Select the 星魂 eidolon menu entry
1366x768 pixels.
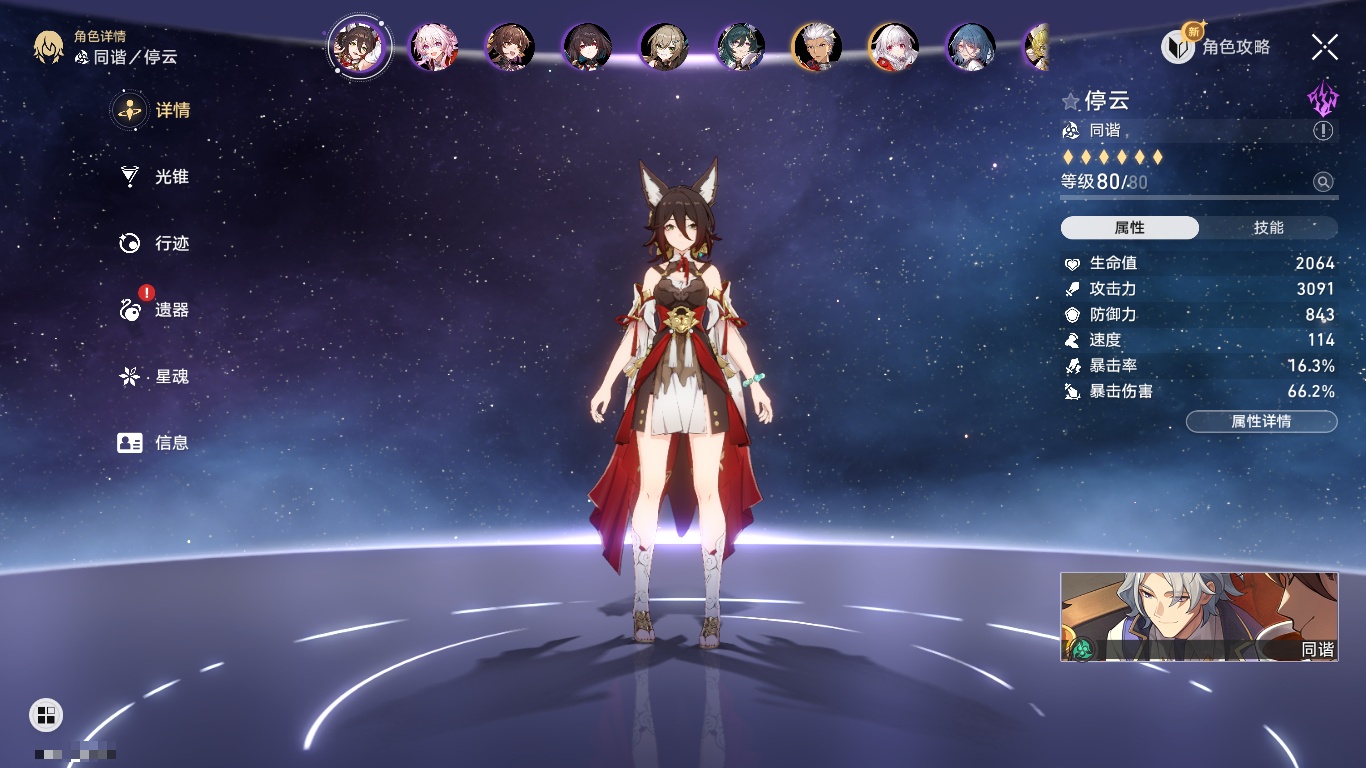[153, 376]
